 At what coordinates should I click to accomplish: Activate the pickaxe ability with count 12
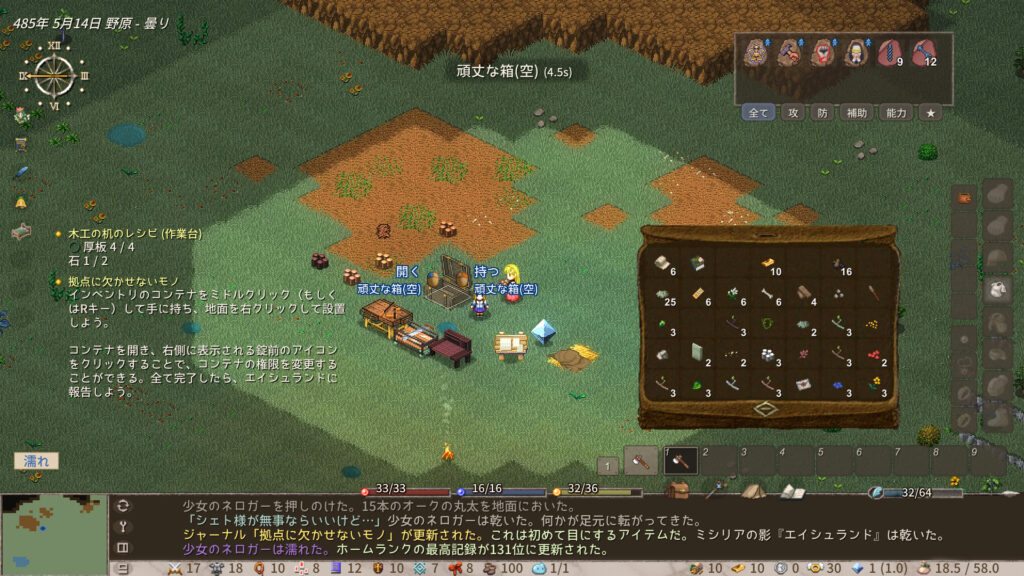[x=923, y=53]
